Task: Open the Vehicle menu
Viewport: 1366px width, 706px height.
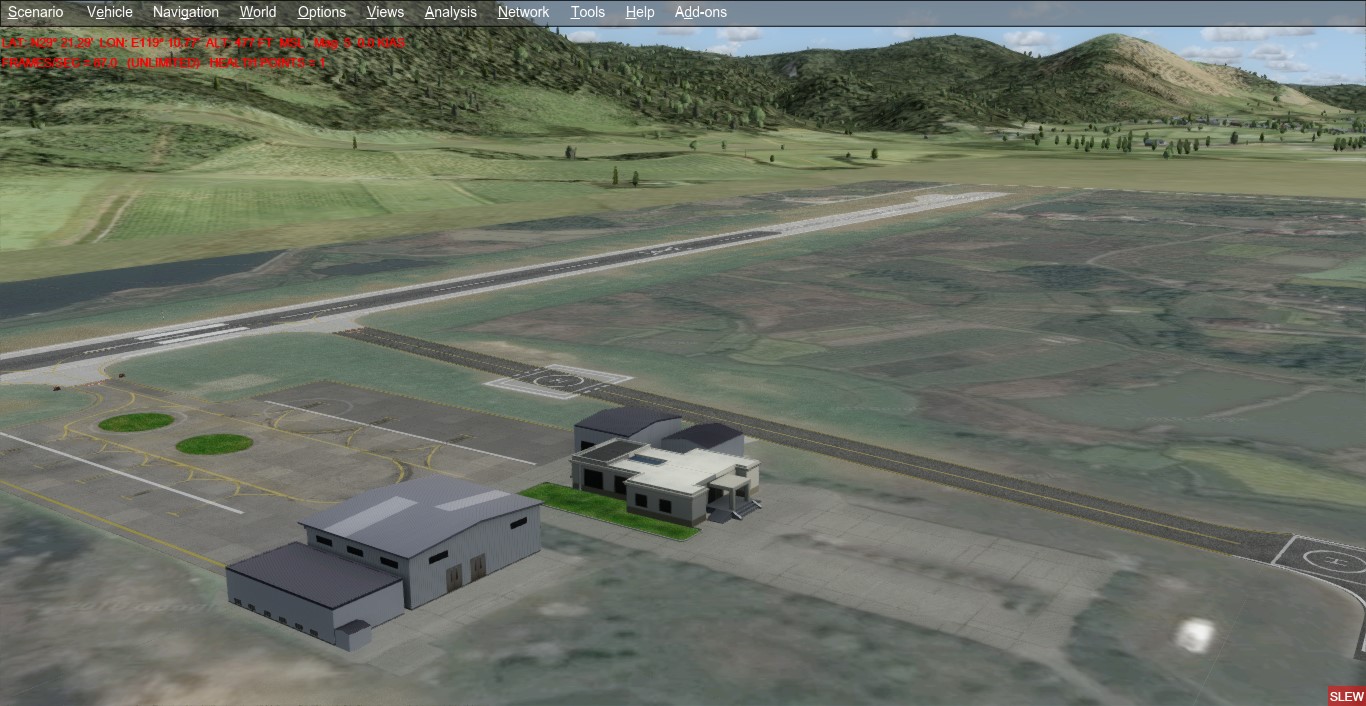Action: point(110,12)
